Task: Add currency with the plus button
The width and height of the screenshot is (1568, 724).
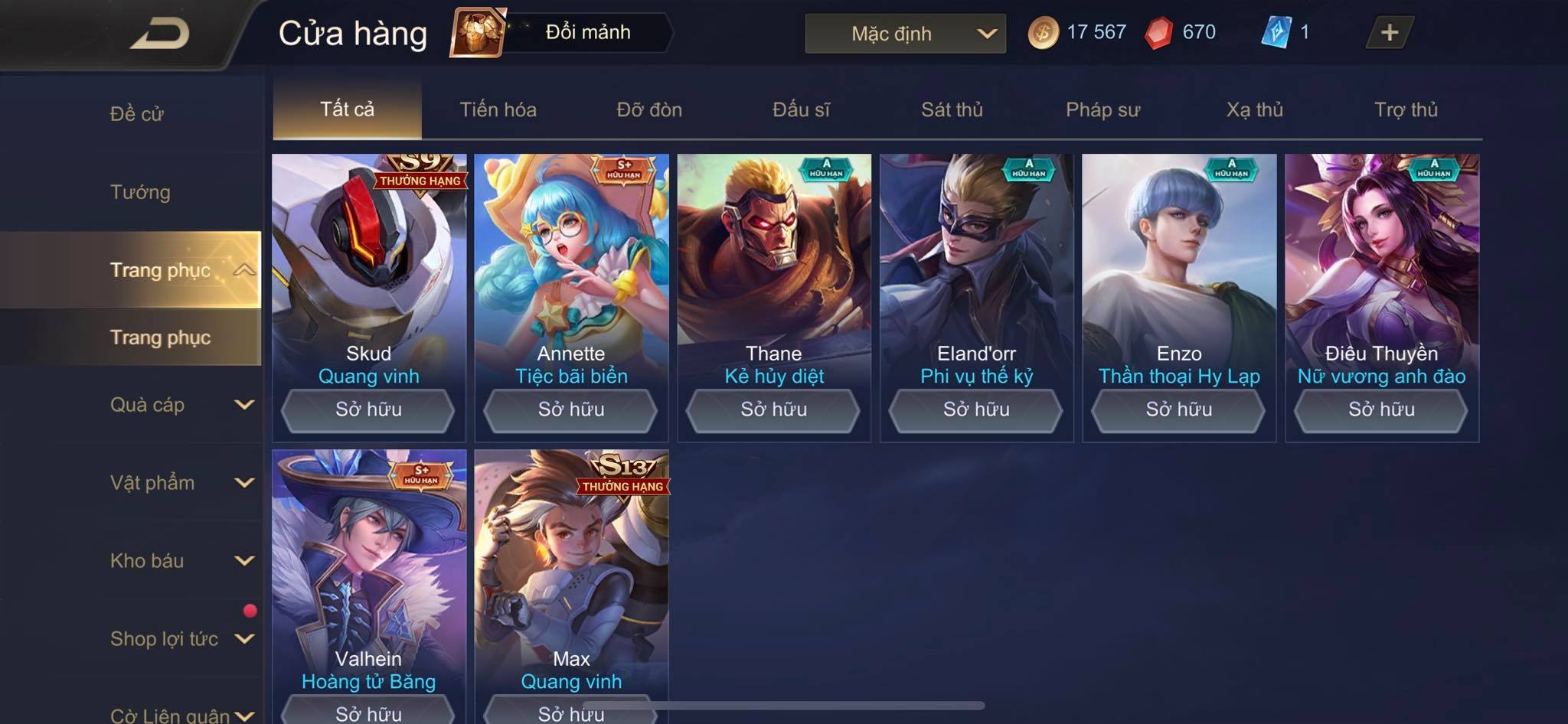Action: pos(1389,32)
